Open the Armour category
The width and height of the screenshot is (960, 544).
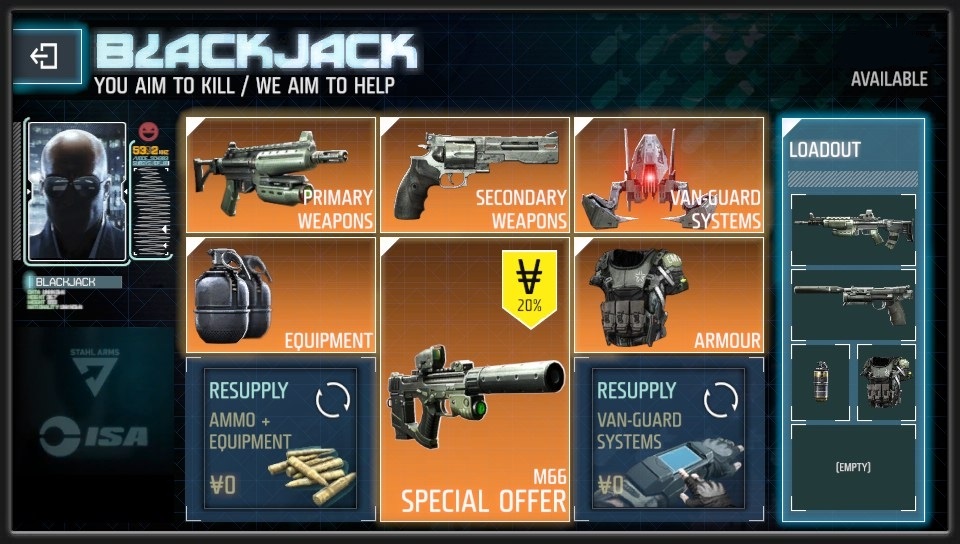[x=669, y=295]
